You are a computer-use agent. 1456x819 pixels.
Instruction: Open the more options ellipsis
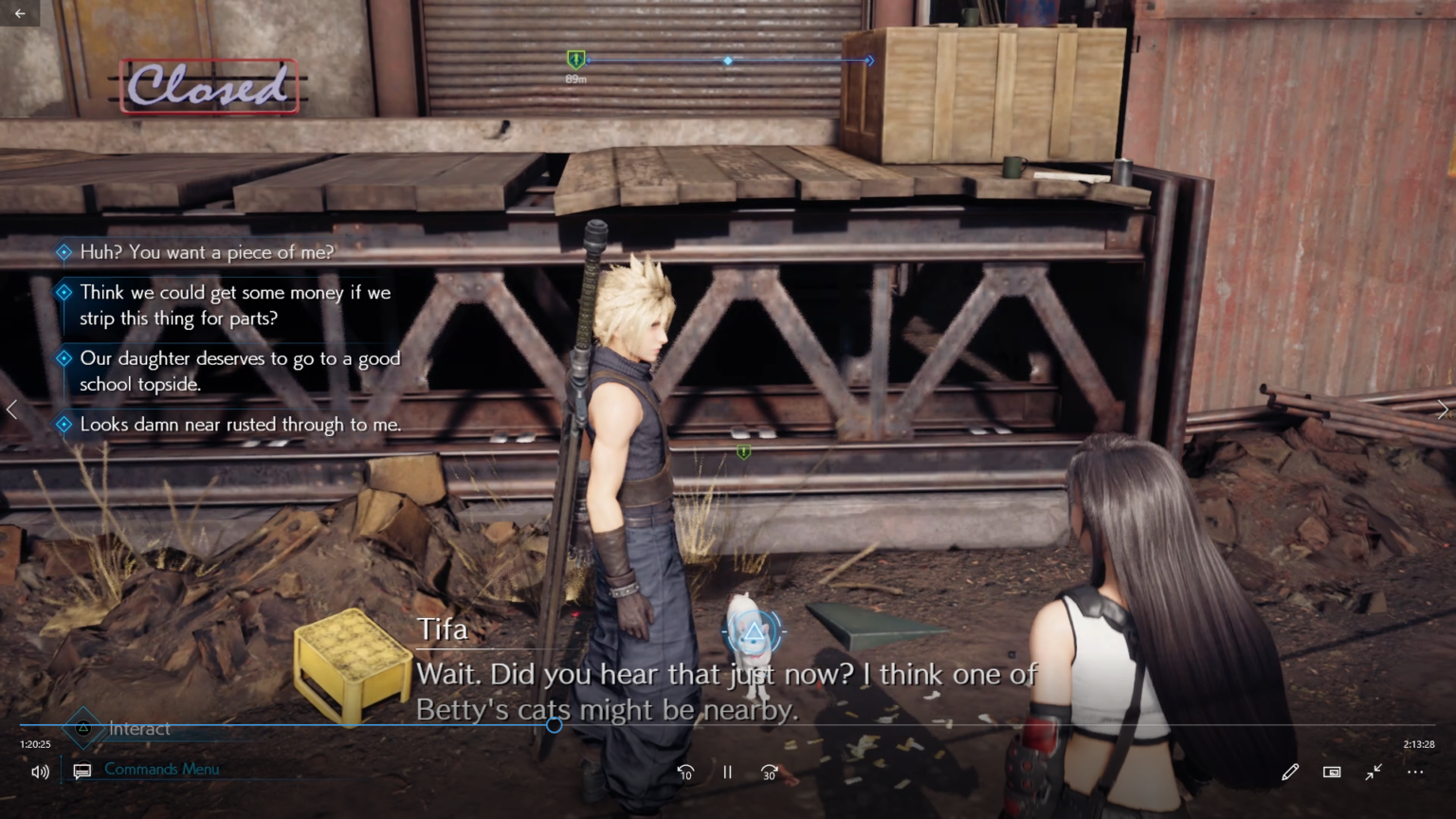pyautogui.click(x=1415, y=772)
